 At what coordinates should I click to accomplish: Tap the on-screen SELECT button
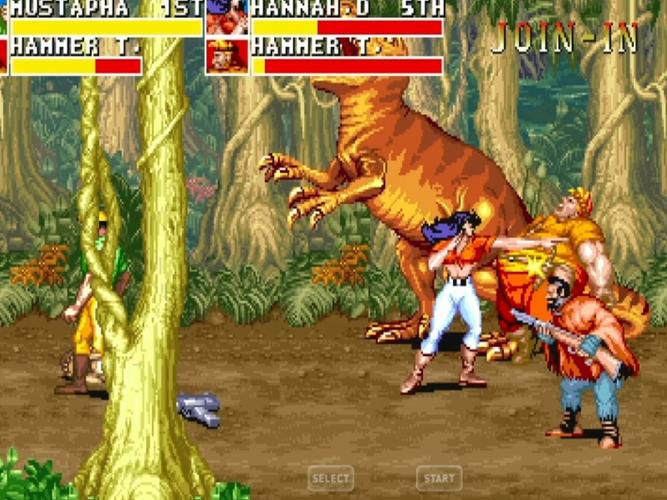(x=331, y=479)
